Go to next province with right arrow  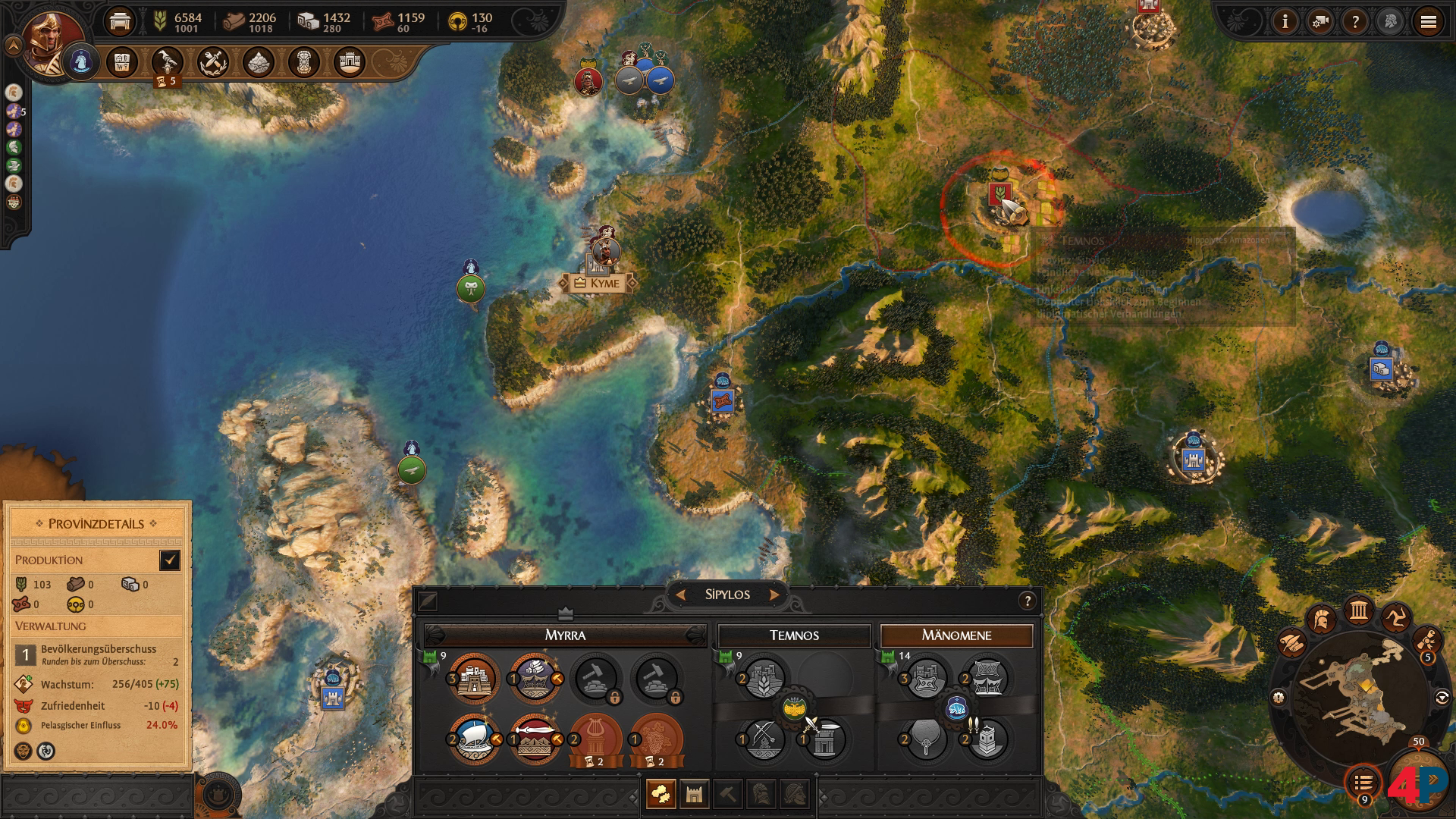click(774, 595)
